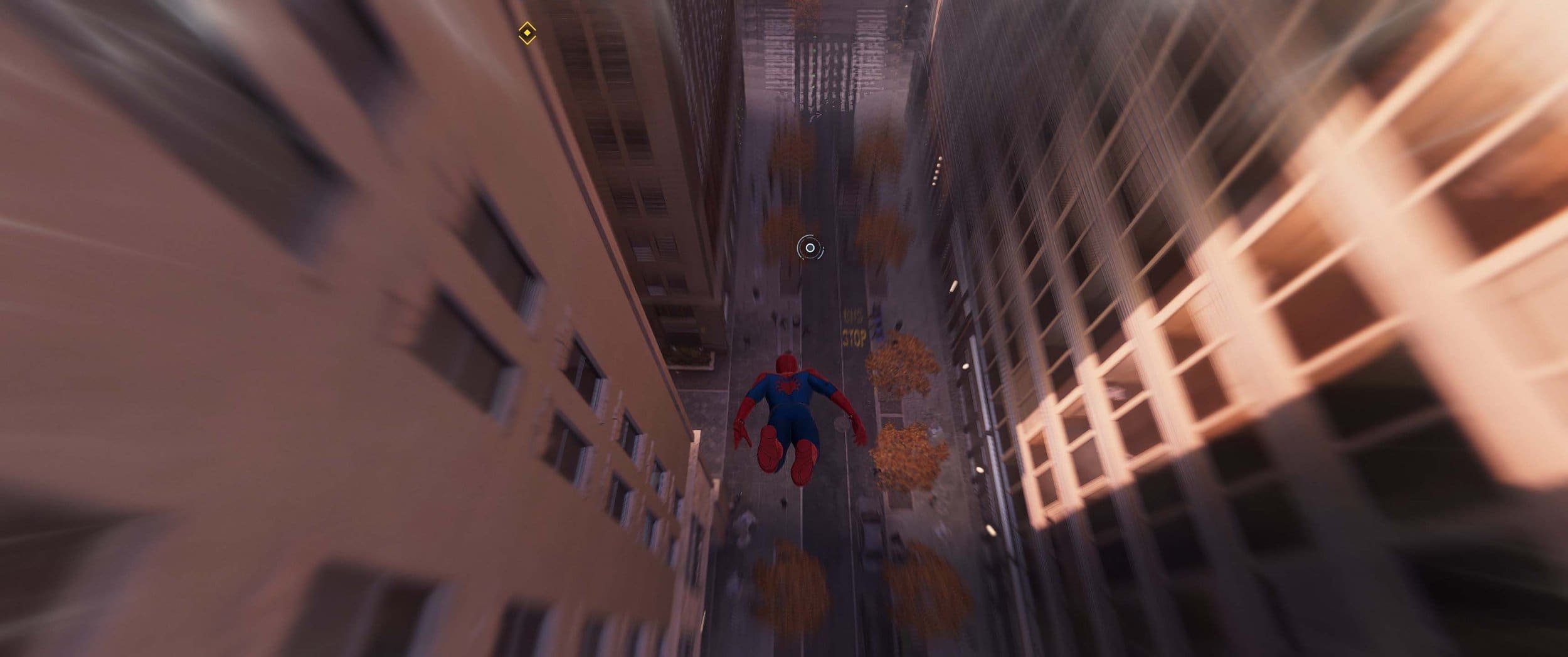
Task: Select the circular aiming reticle in center
Action: (x=810, y=248)
